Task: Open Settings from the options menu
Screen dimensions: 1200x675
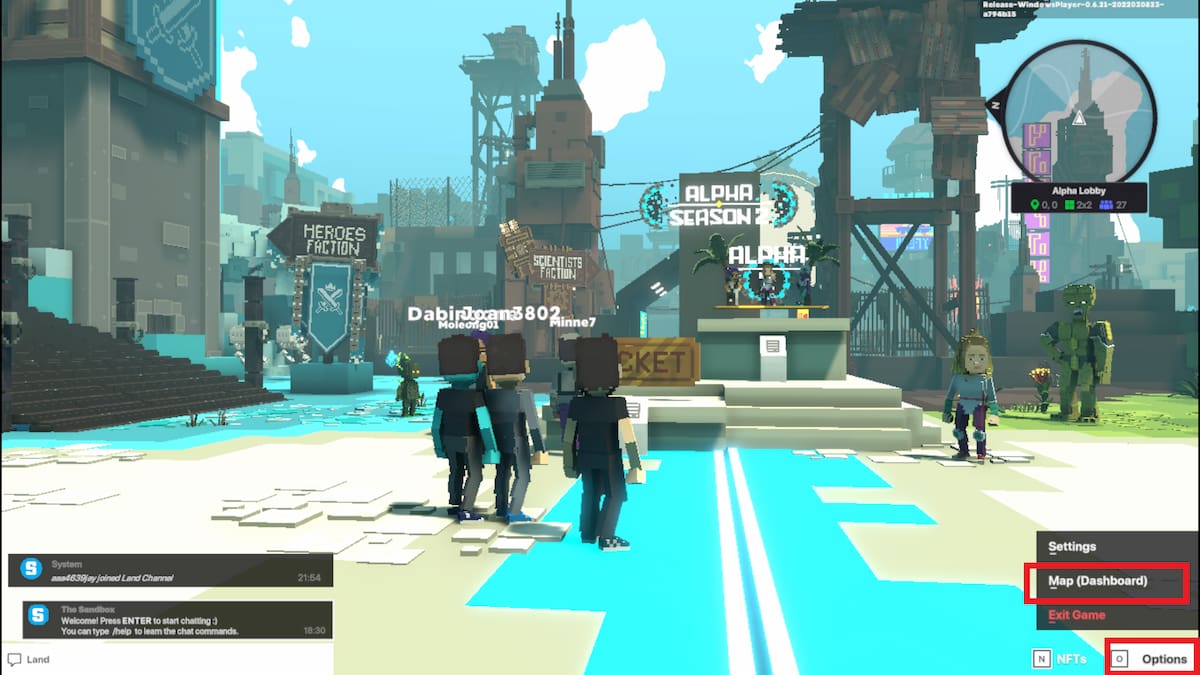Action: click(x=1072, y=547)
